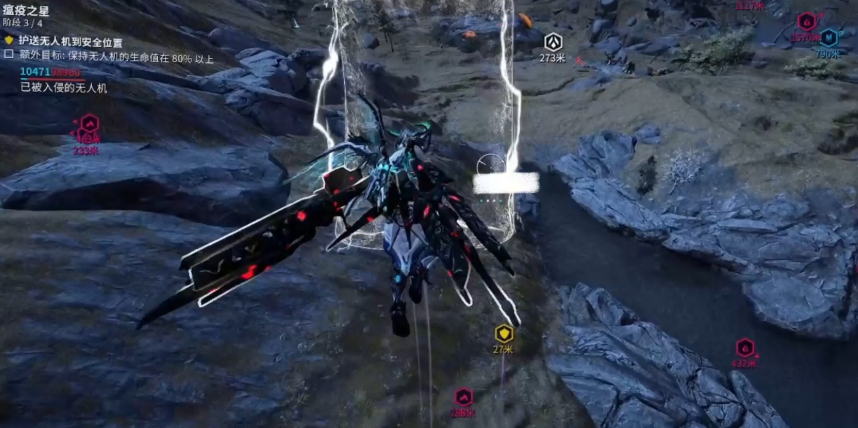This screenshot has width=858, height=428.
Task: Toggle the 额外目标 bonus objective checkbox
Action: coord(9,54)
